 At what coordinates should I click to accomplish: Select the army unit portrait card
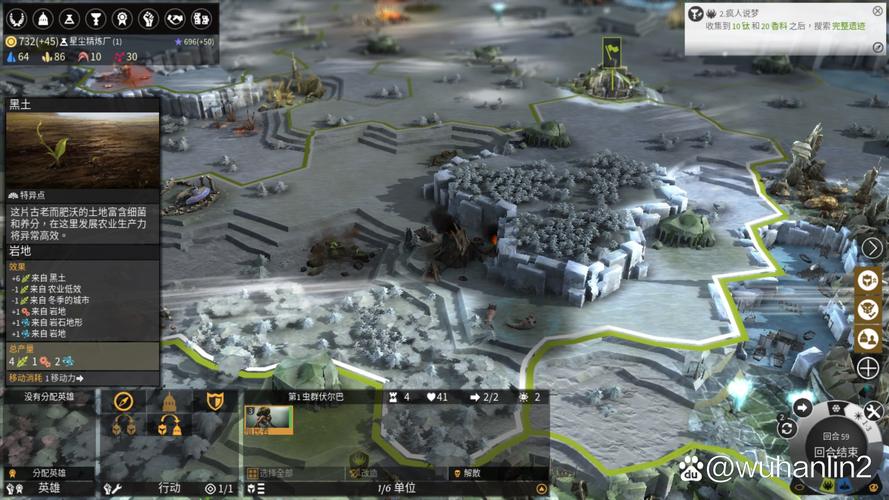pos(269,421)
